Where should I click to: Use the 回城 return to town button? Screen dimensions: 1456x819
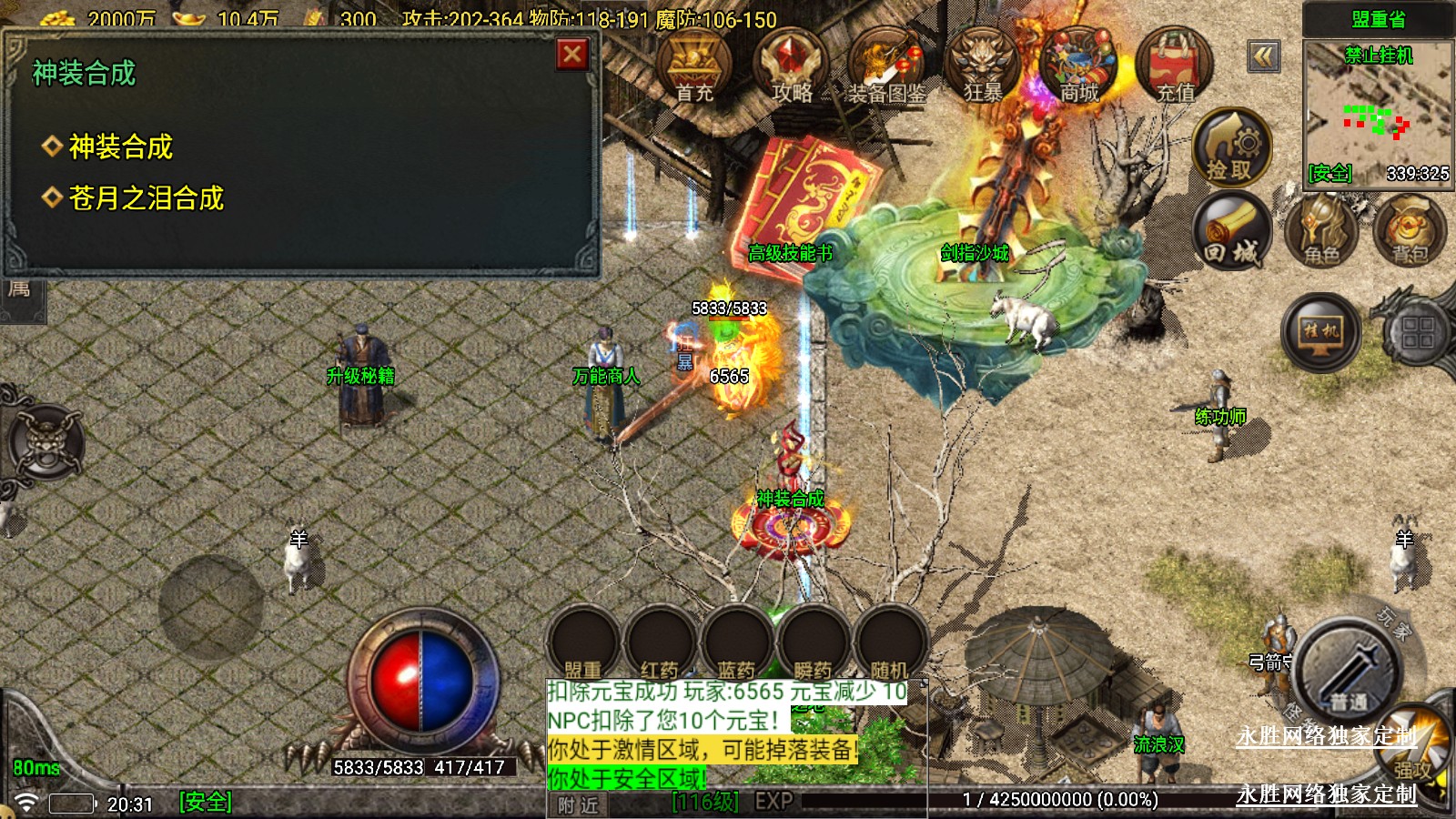[x=1232, y=231]
